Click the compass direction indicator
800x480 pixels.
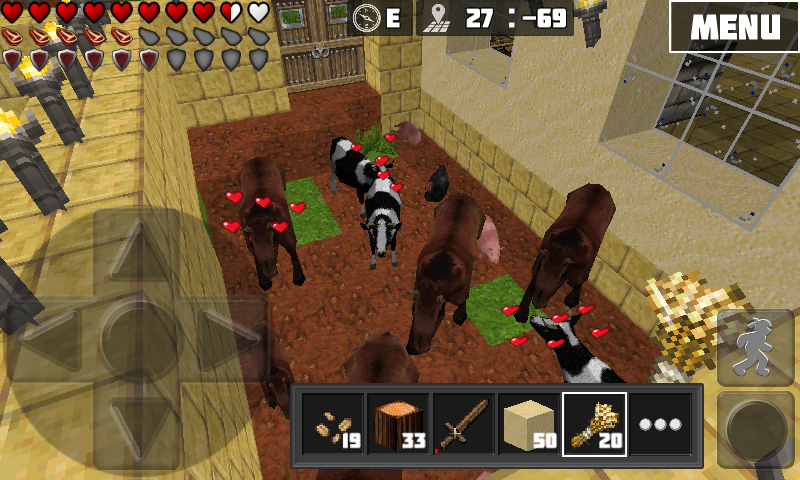tap(379, 17)
